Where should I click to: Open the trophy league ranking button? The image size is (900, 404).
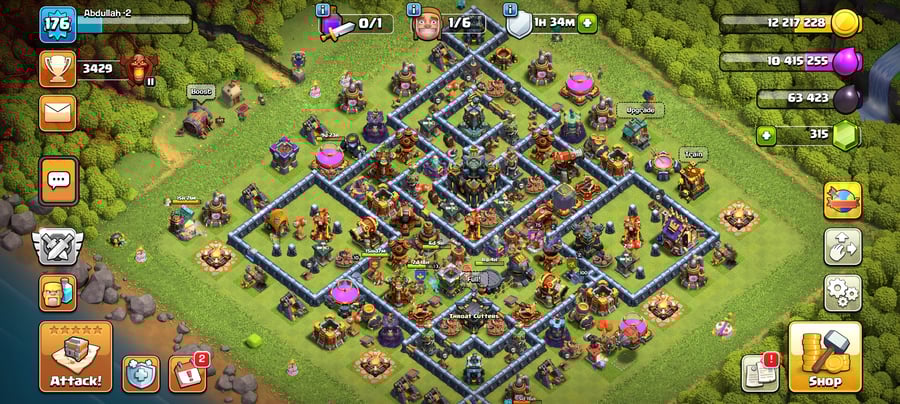pos(58,68)
